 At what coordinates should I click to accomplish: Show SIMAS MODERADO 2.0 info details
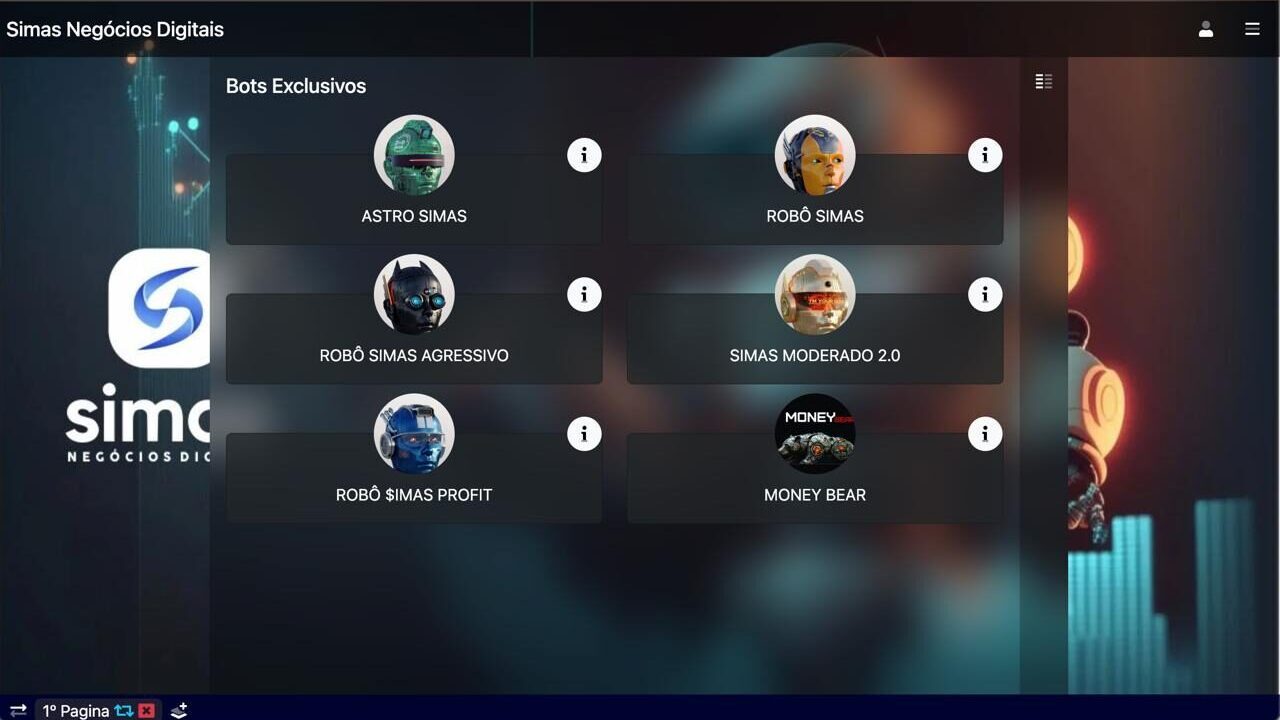pyautogui.click(x=985, y=294)
